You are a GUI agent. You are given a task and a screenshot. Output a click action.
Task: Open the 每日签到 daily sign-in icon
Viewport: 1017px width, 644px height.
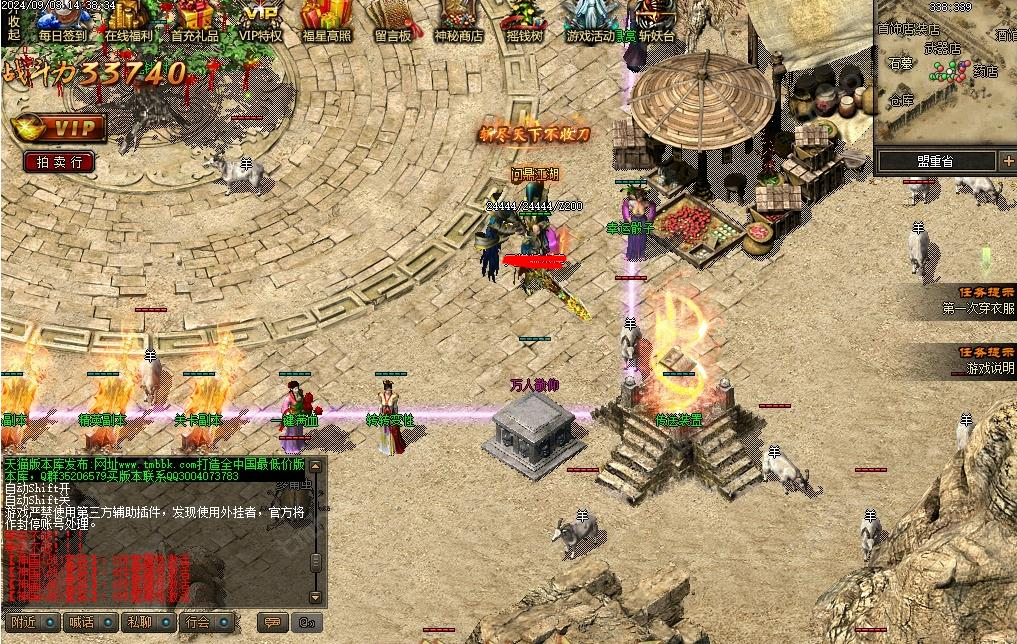(63, 20)
